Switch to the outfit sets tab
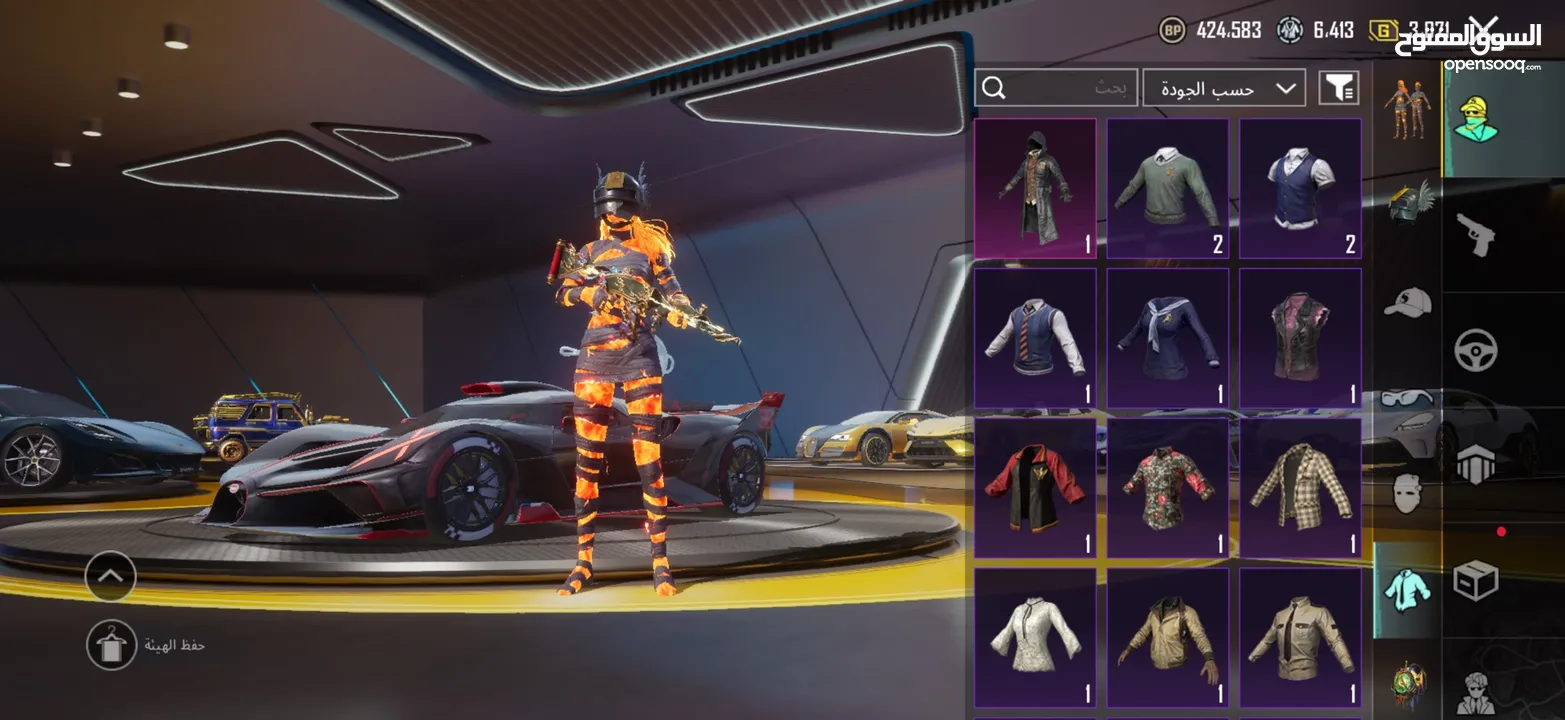 tap(1408, 108)
